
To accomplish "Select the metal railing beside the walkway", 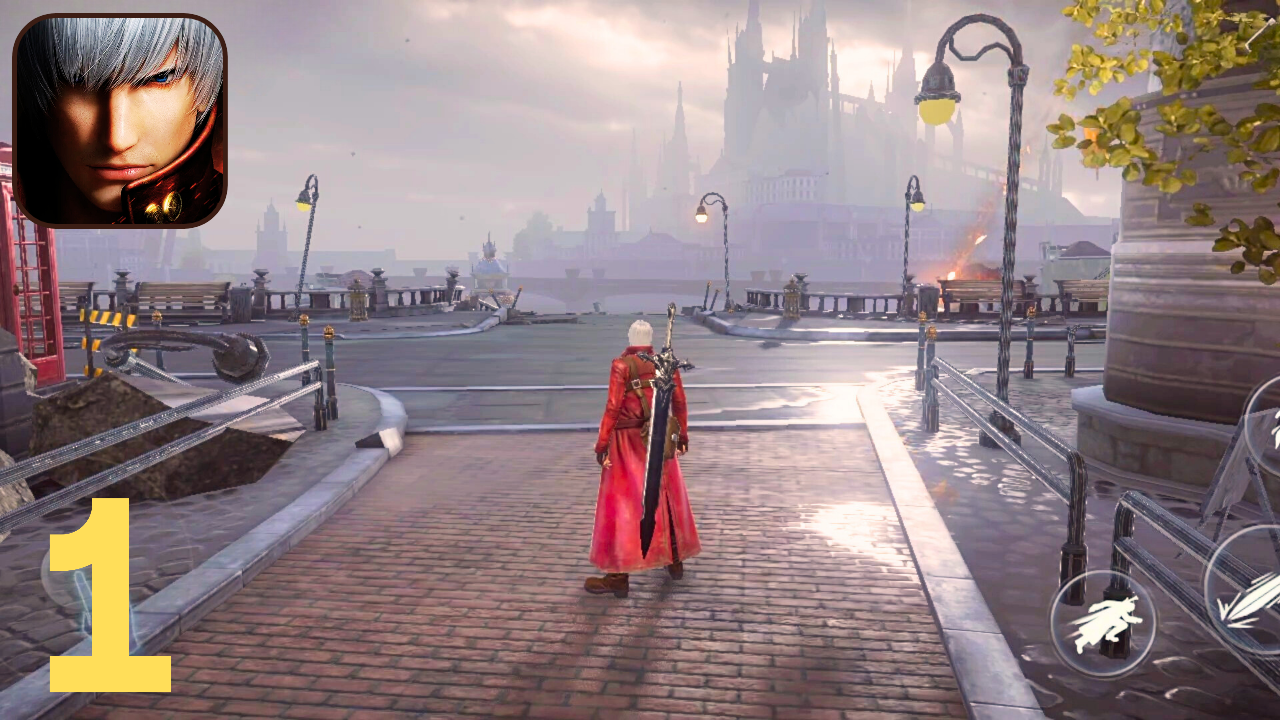I will [x=1000, y=420].
